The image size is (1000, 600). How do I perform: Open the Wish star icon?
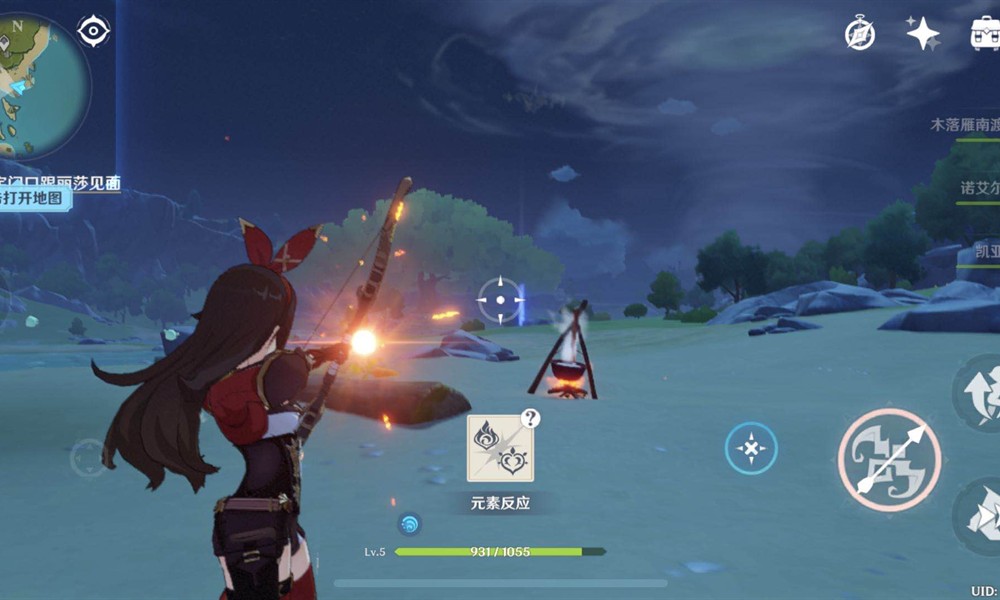[x=922, y=33]
